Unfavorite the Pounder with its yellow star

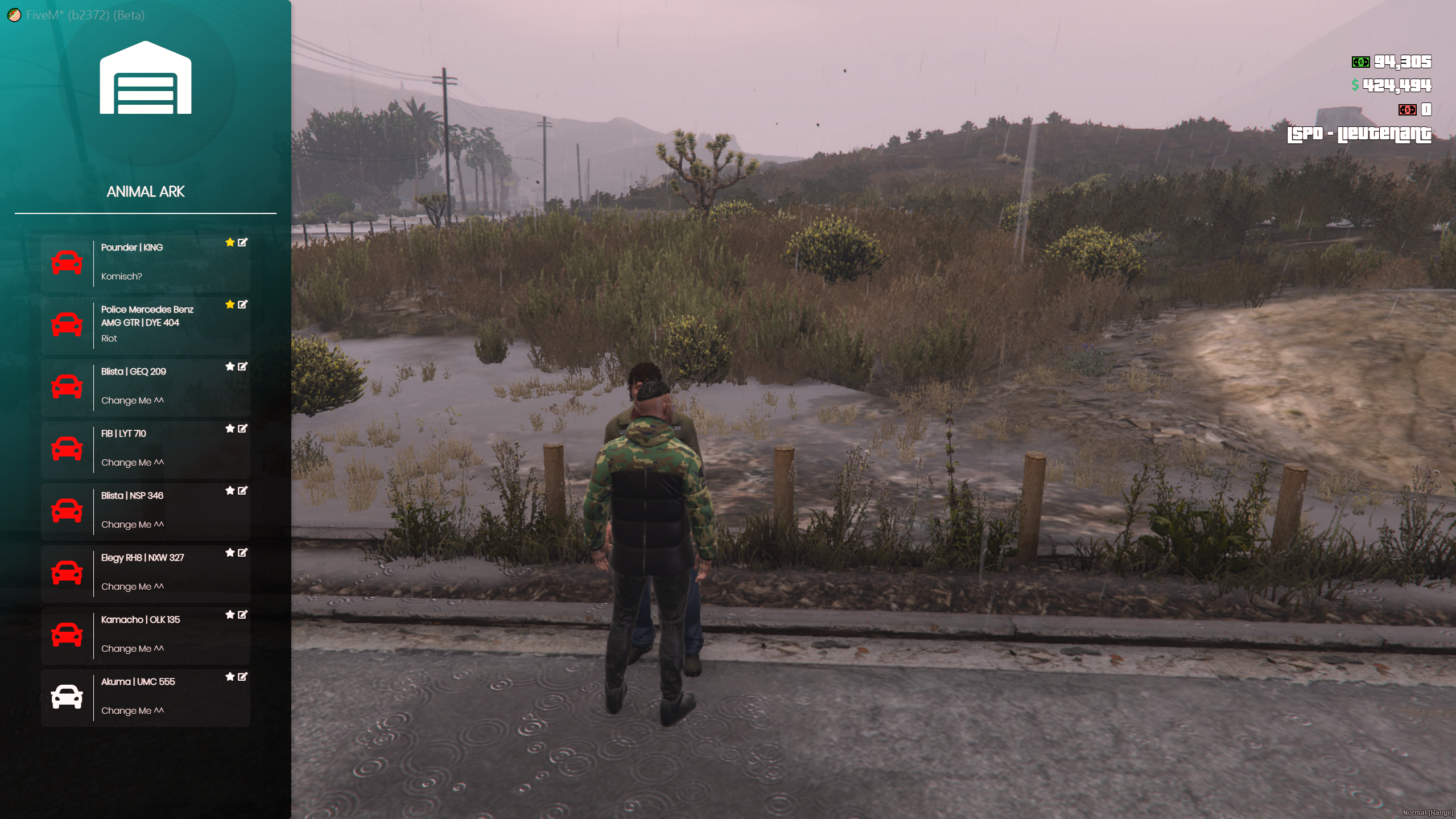[230, 242]
